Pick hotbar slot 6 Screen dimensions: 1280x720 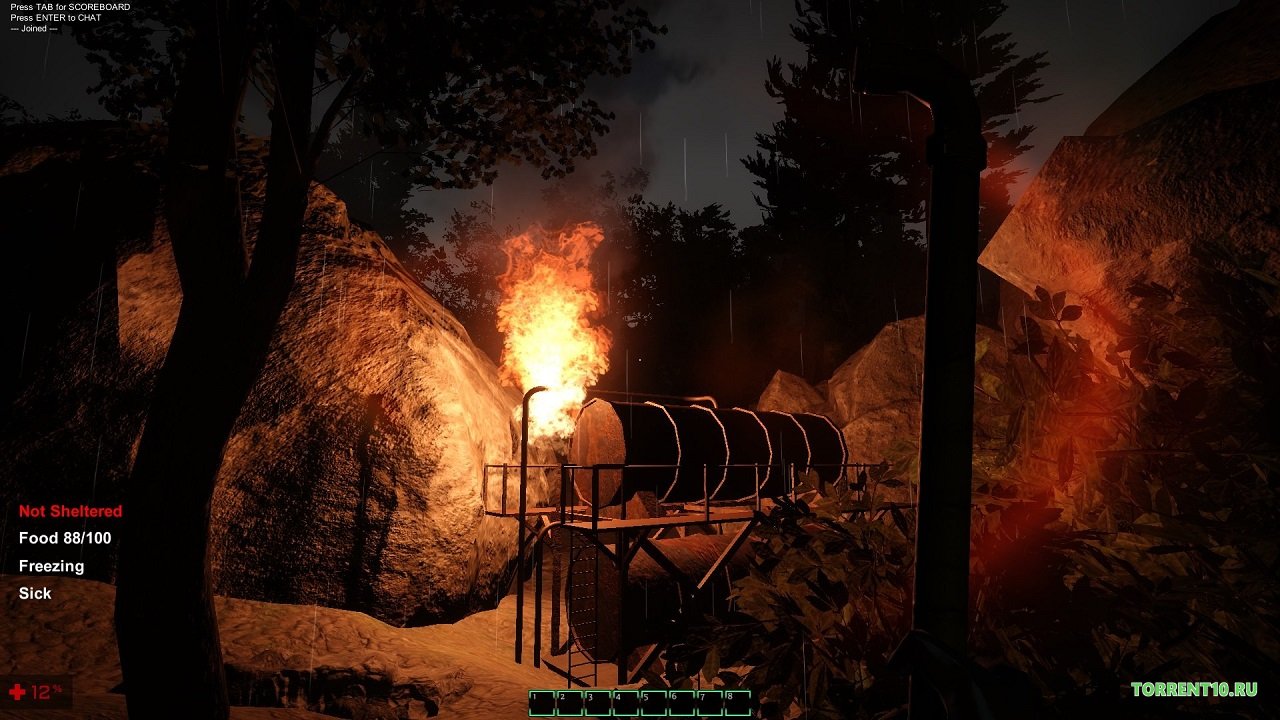682,703
